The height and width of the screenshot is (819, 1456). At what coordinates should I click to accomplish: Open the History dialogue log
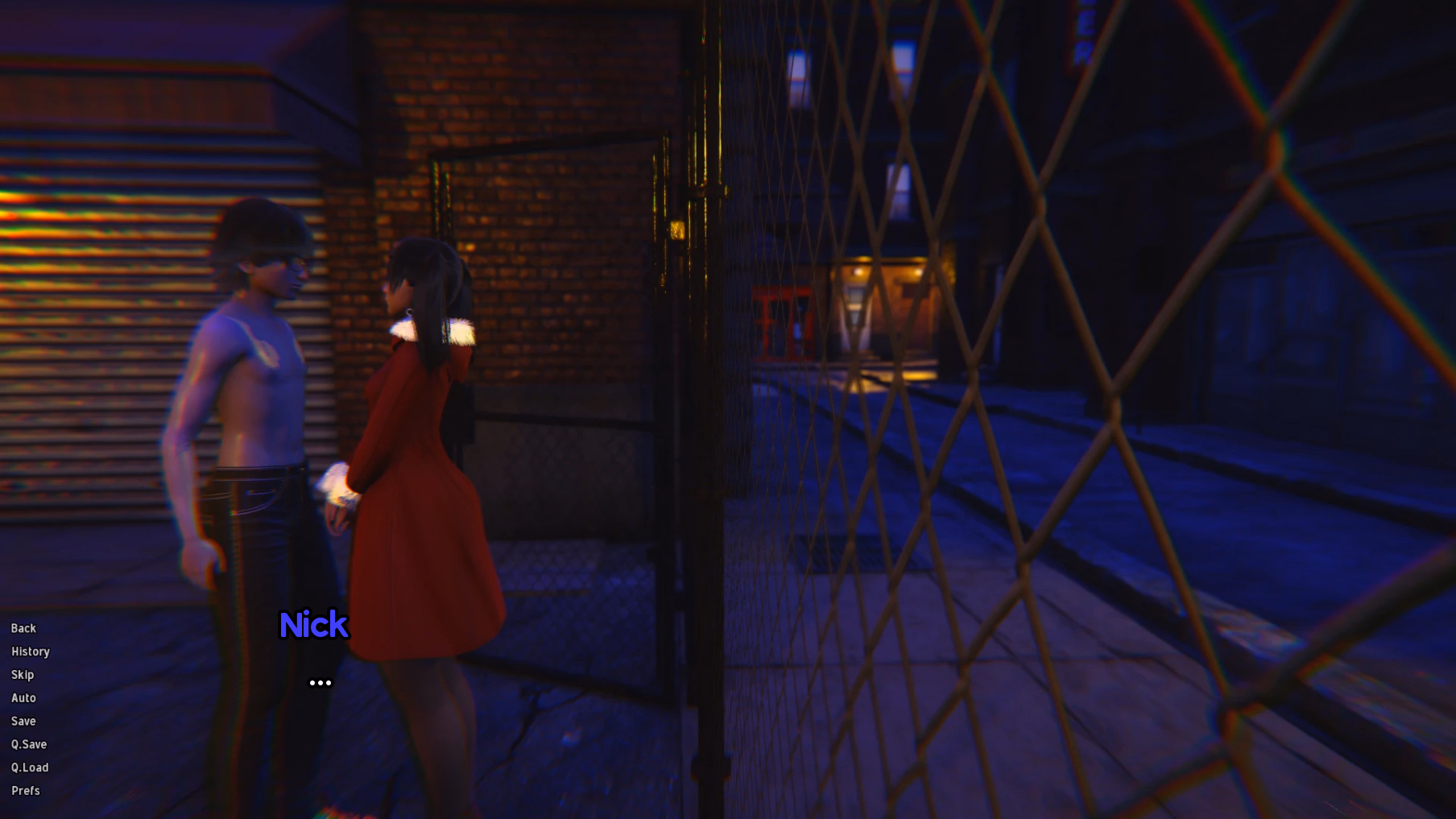pyautogui.click(x=30, y=651)
